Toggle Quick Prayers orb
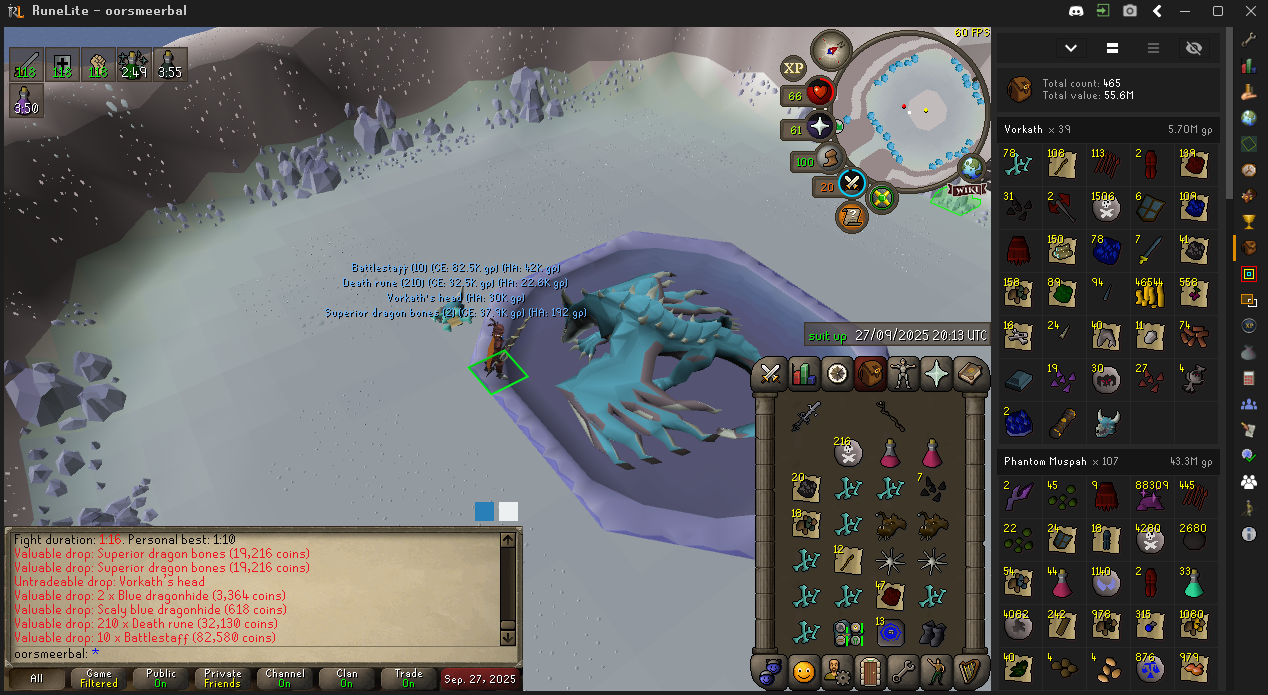Viewport: 1268px width, 695px height. click(820, 127)
